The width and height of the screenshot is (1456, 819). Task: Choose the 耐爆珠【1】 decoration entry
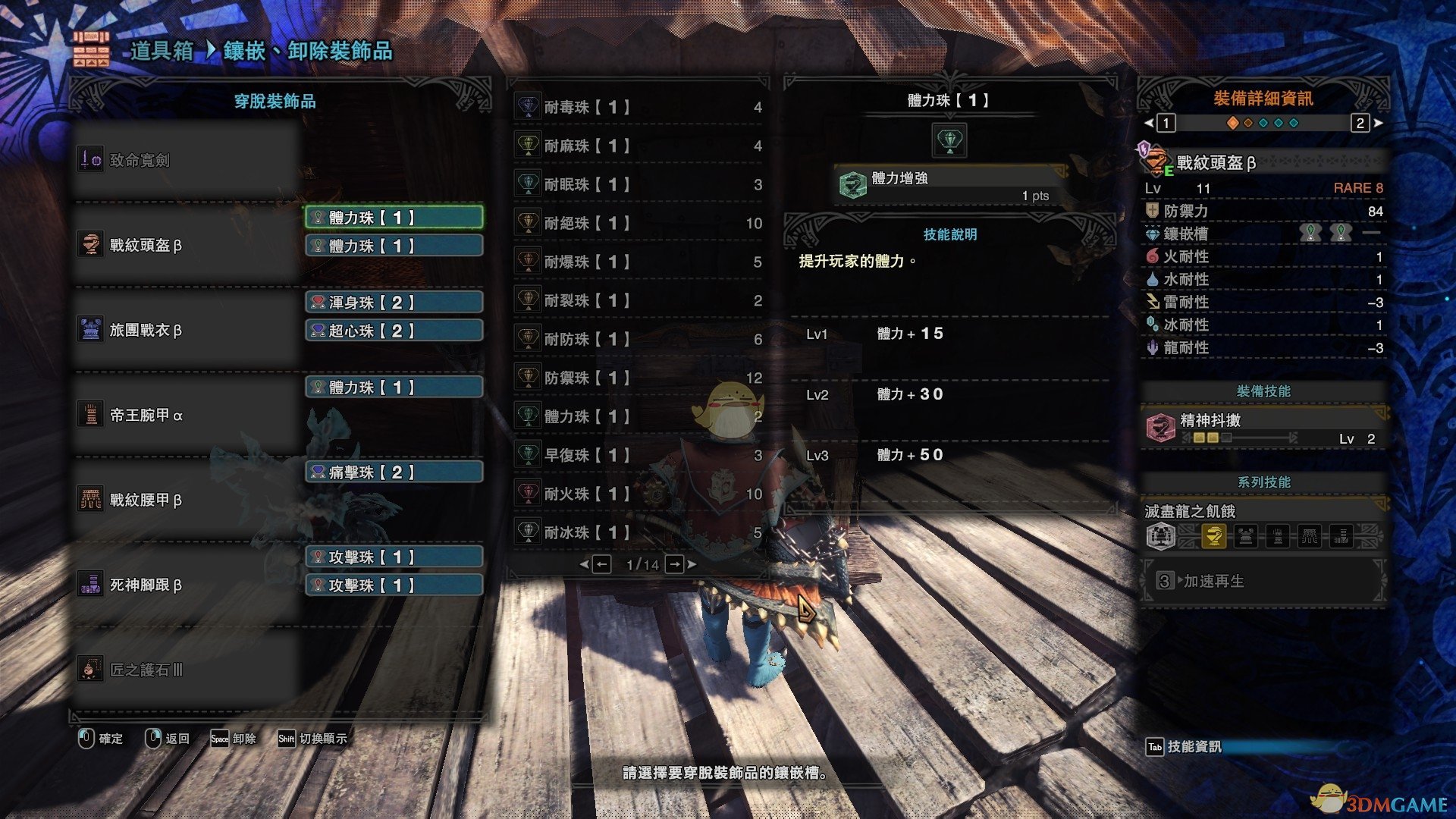coord(639,262)
